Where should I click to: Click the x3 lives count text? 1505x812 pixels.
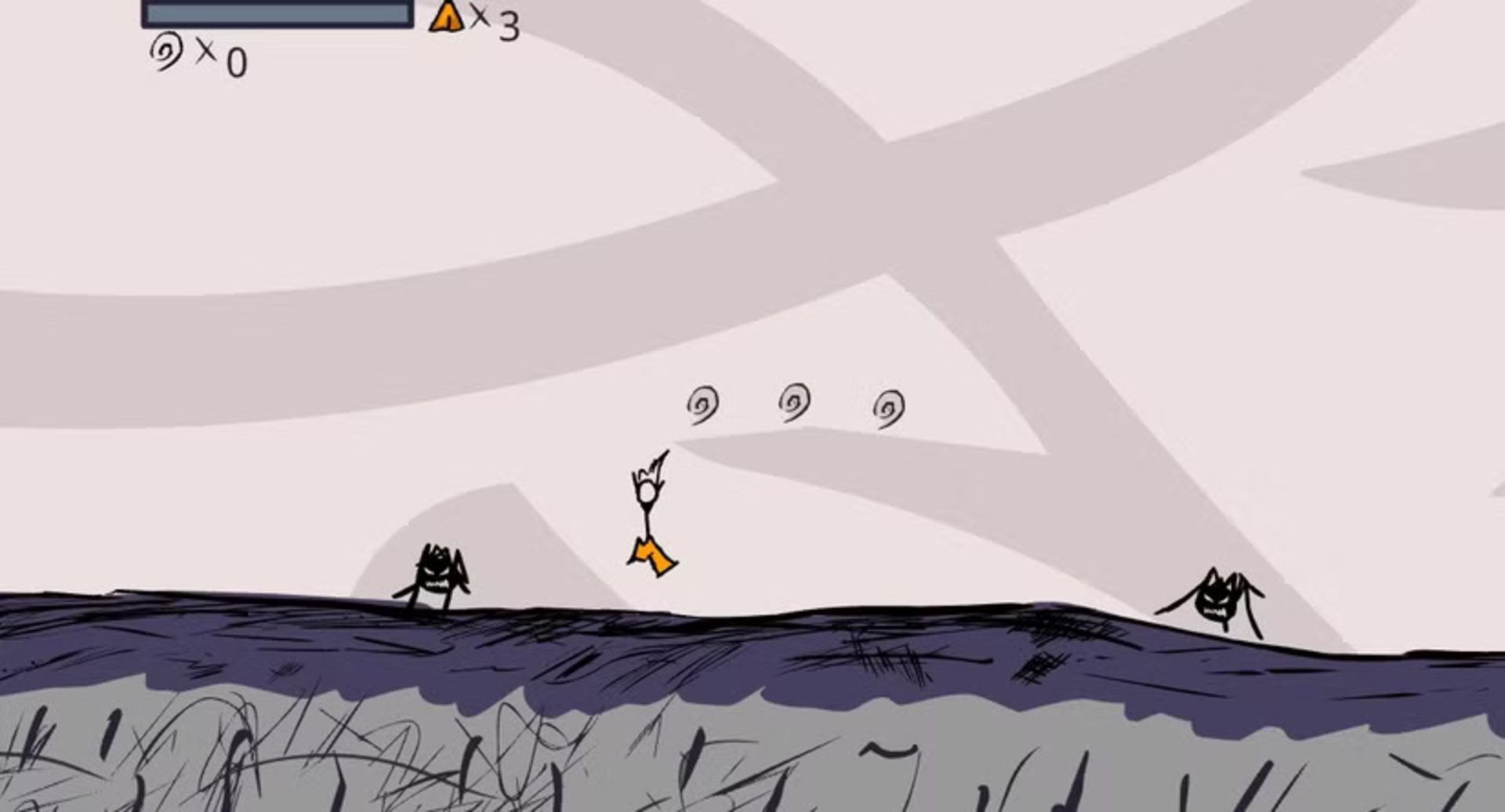coord(494,20)
